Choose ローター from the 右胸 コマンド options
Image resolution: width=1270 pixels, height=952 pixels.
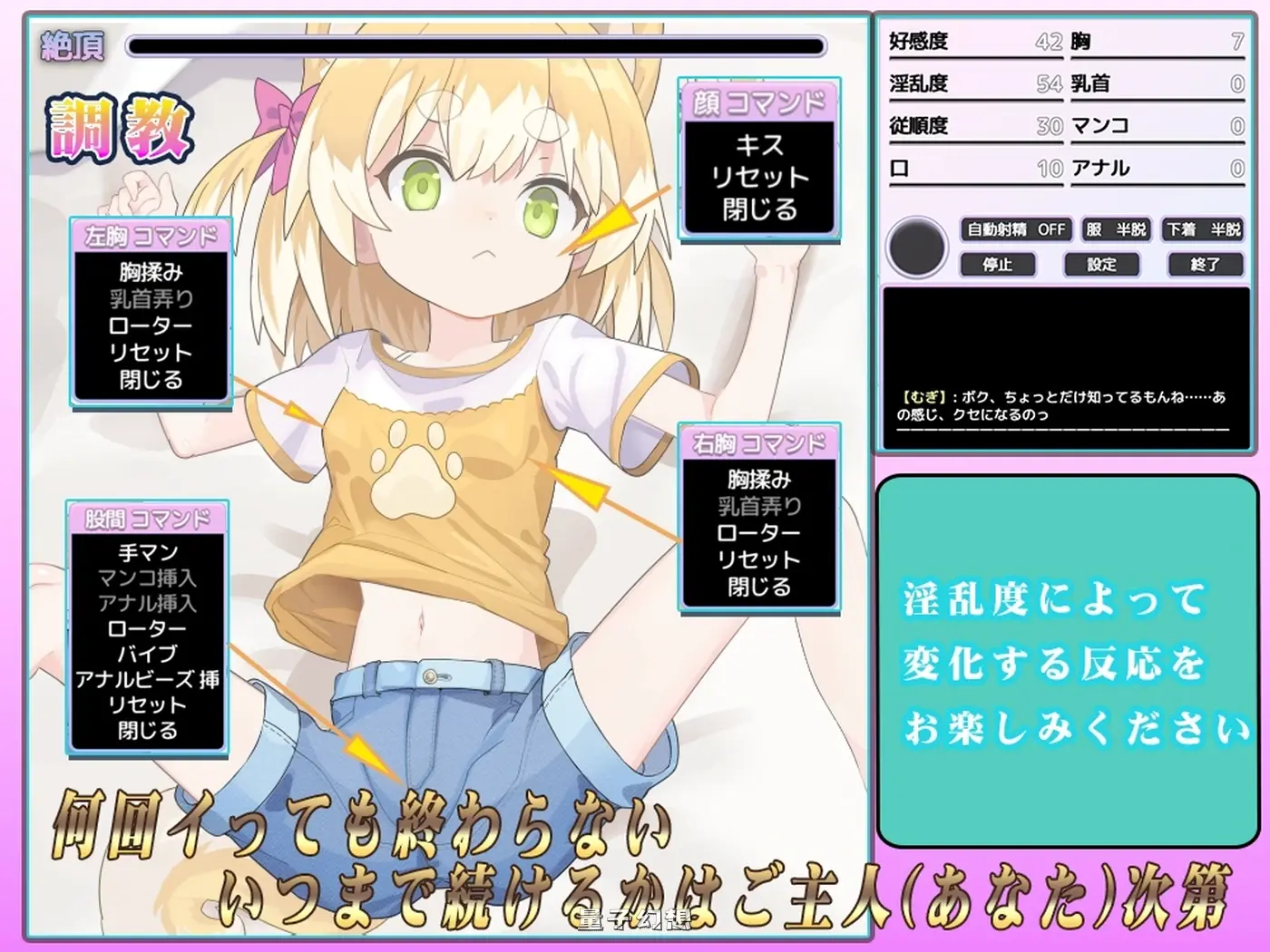(x=758, y=532)
